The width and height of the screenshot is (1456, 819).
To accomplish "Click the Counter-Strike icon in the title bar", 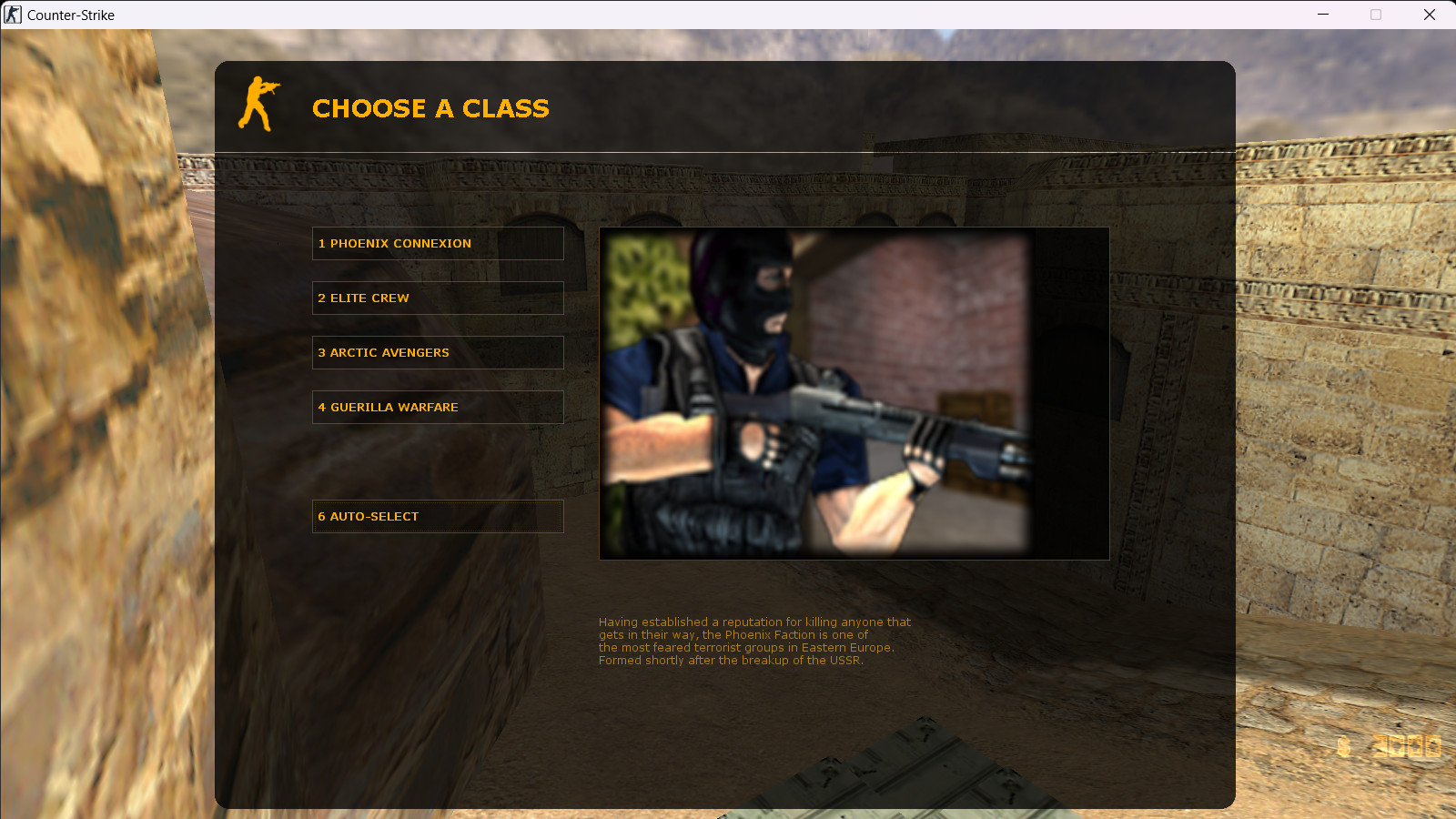I will click(x=12, y=15).
